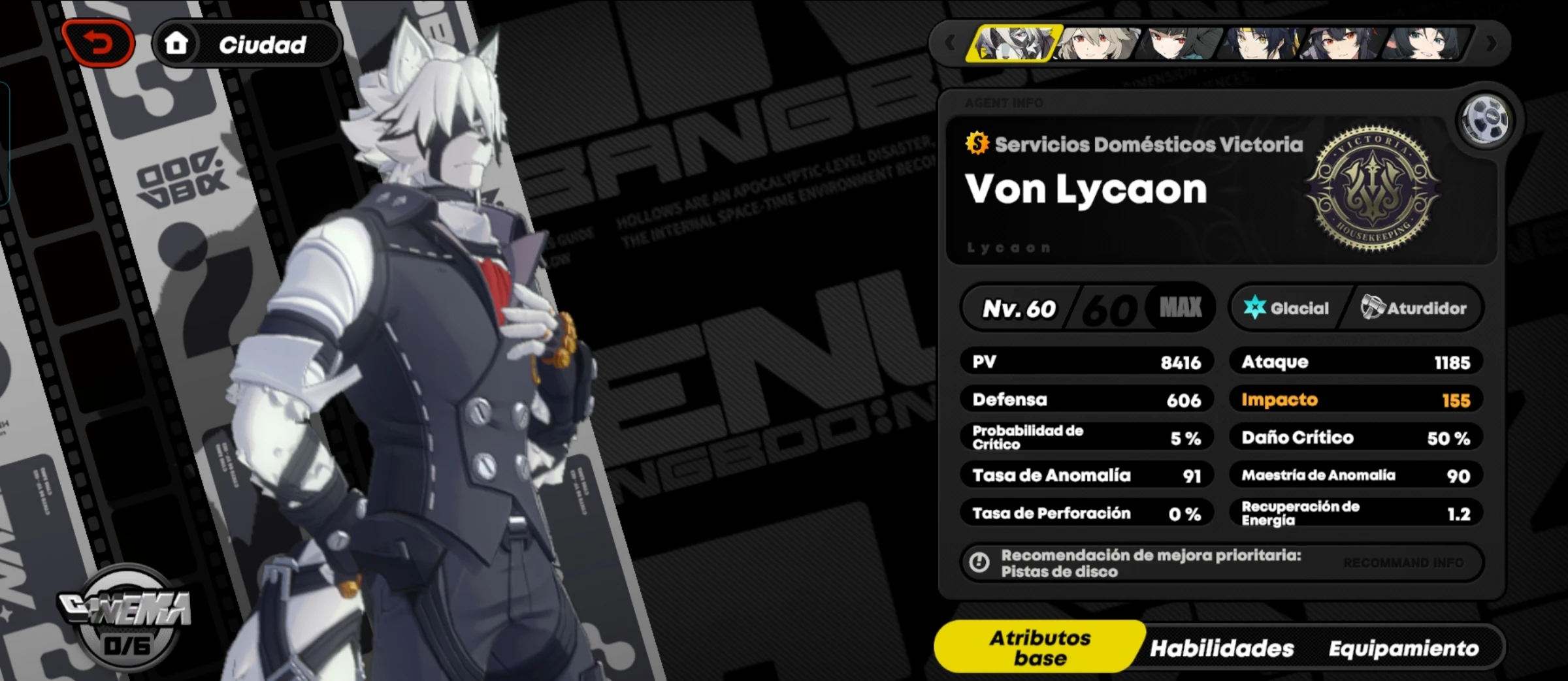Open the recommendation info exclamation icon

978,562
